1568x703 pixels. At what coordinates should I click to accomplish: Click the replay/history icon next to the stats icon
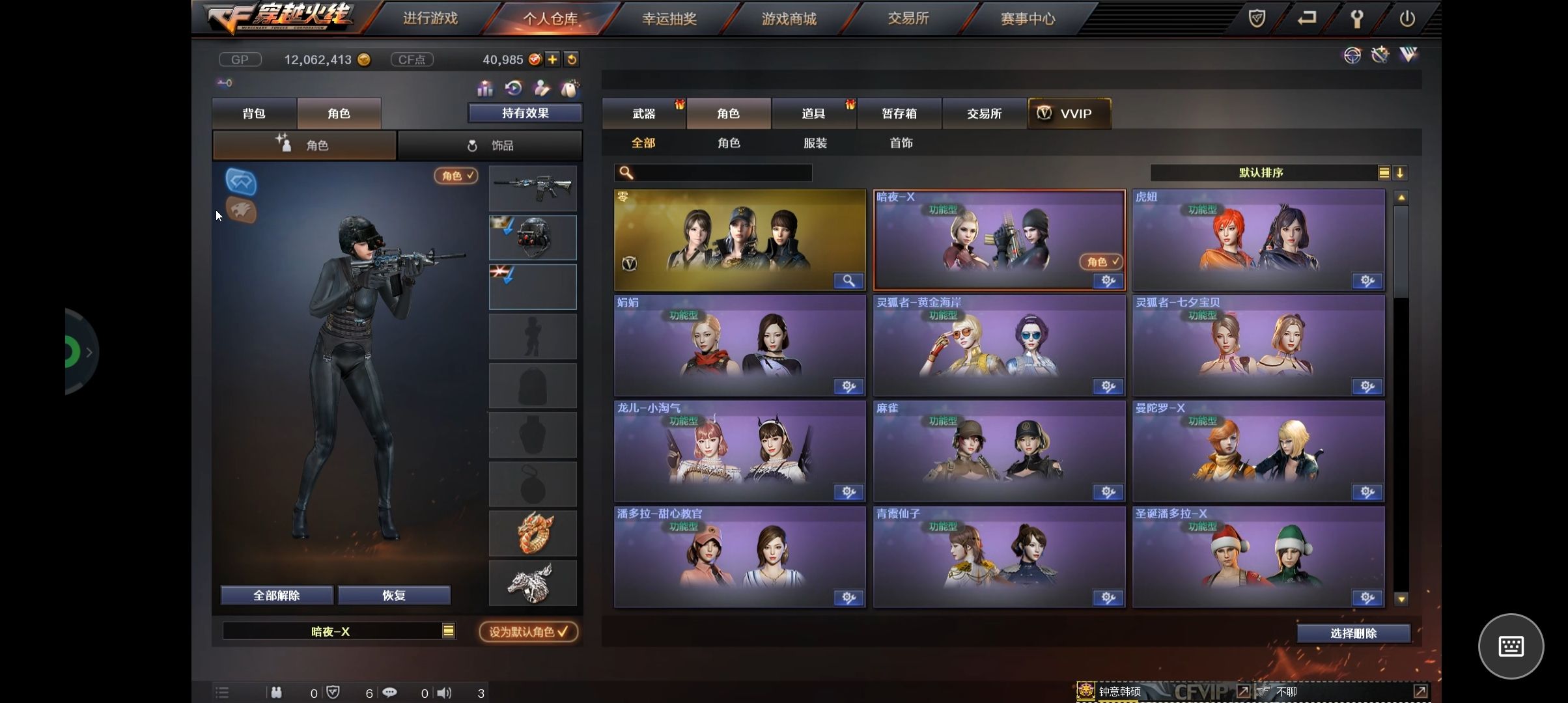pyautogui.click(x=514, y=87)
